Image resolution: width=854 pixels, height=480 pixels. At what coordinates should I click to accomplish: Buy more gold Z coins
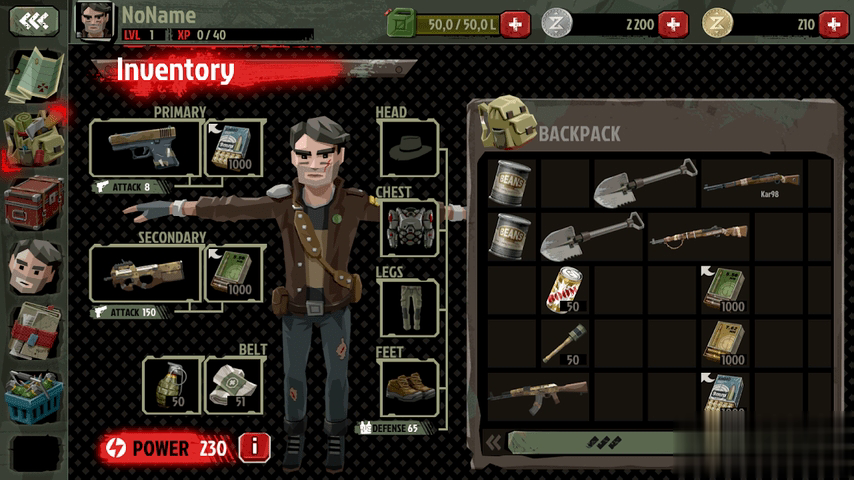(832, 23)
